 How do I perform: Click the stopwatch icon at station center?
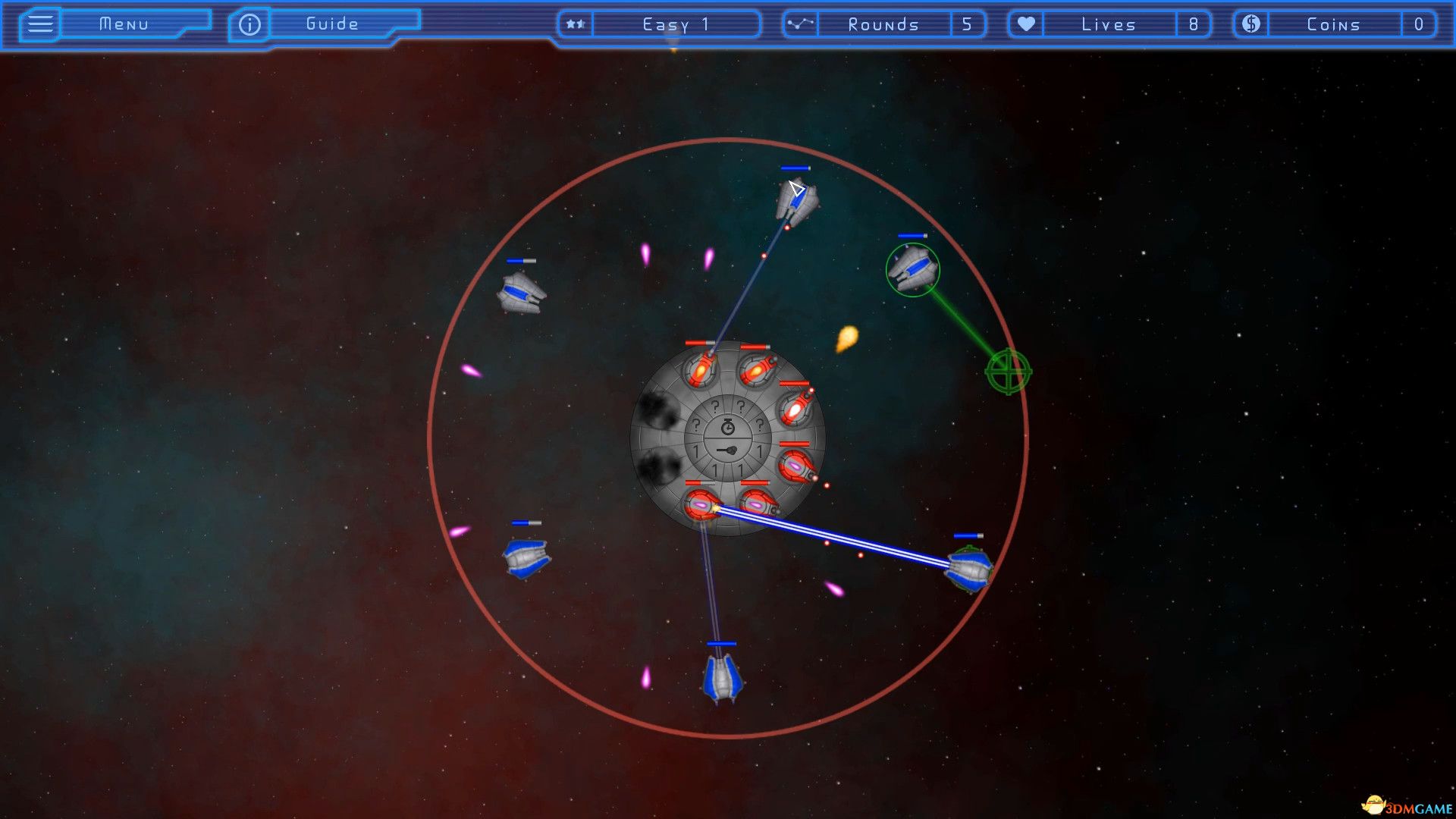pos(726,428)
